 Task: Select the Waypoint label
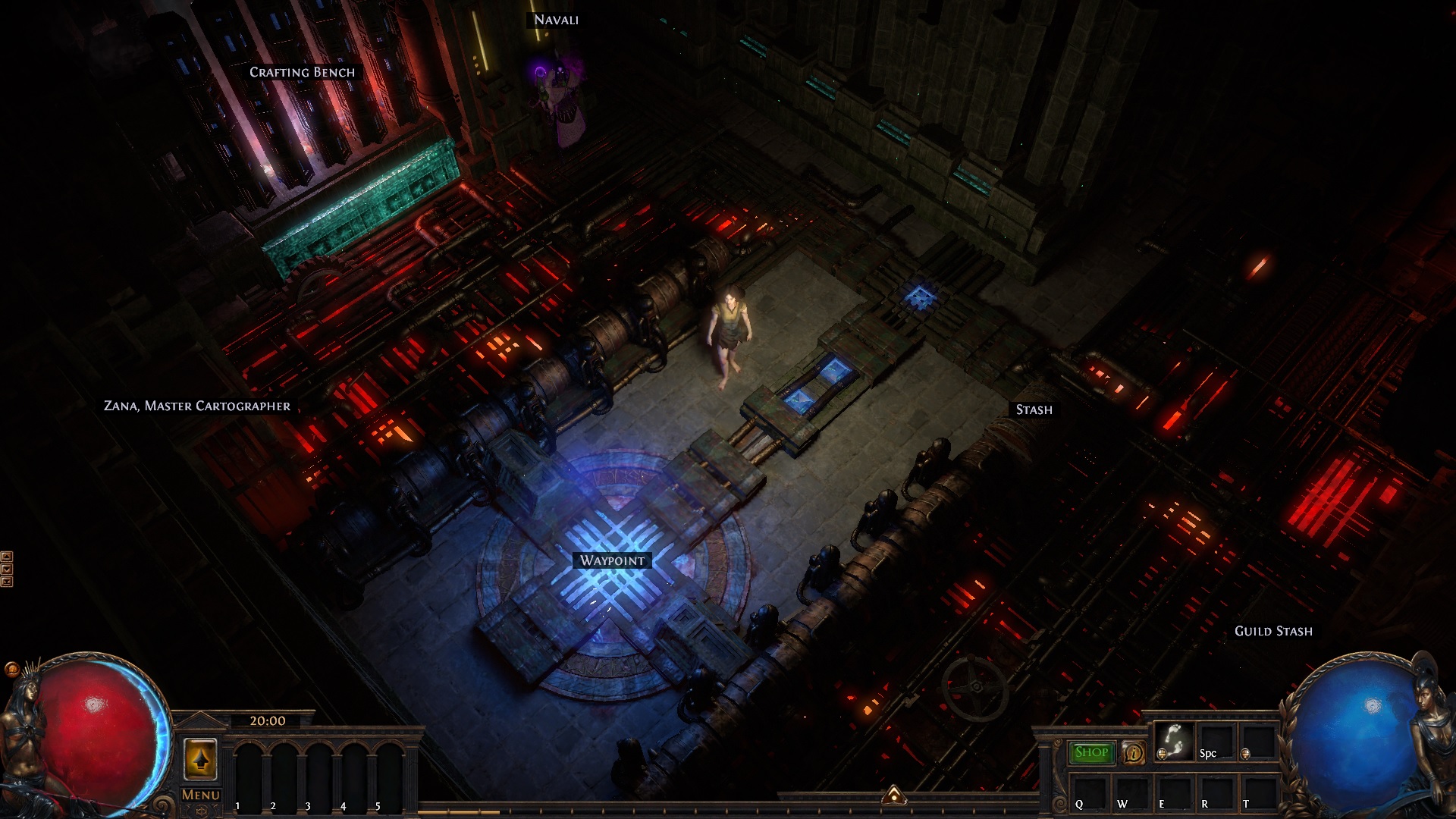612,560
